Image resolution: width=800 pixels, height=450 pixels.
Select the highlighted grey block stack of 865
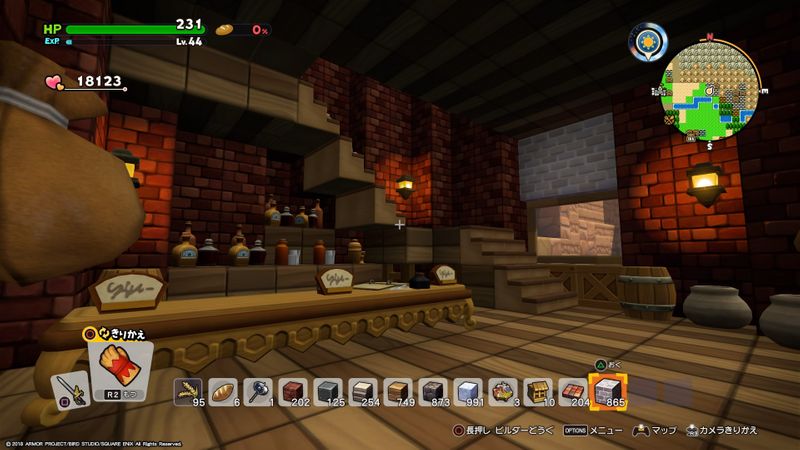coord(608,390)
